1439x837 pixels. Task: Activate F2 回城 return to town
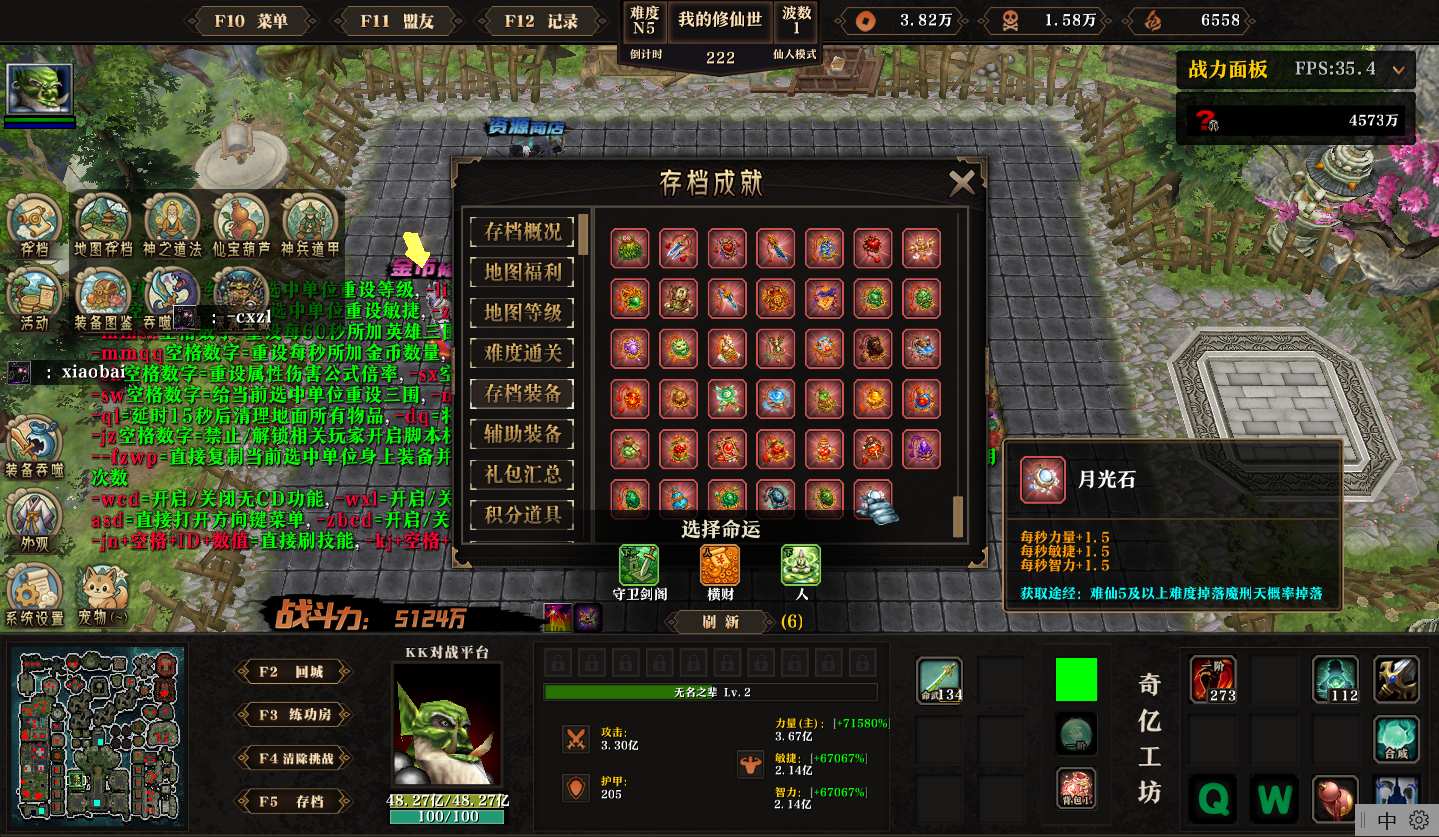(x=293, y=672)
